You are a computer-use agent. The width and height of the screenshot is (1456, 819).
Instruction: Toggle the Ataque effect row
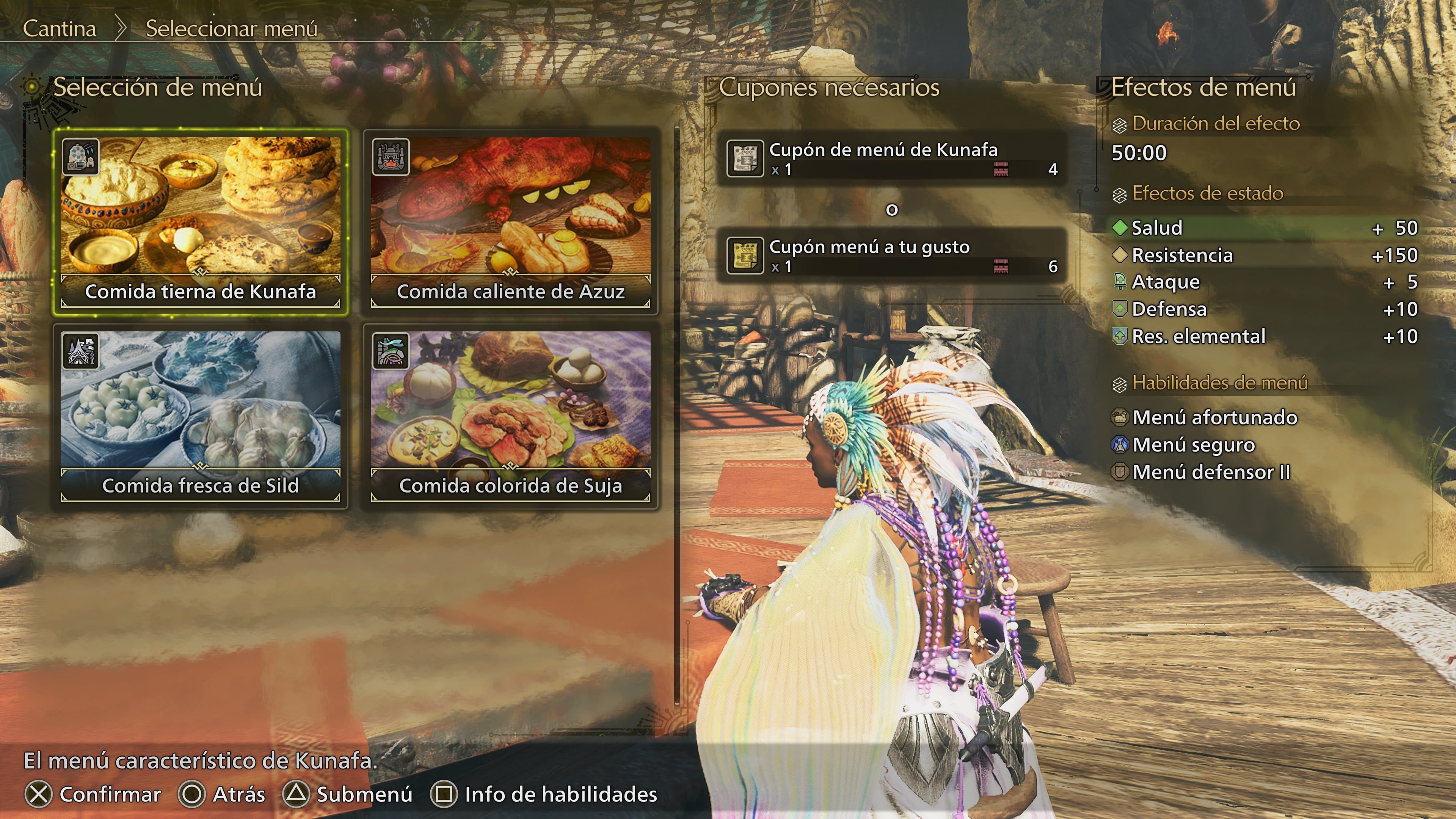pyautogui.click(x=1166, y=281)
